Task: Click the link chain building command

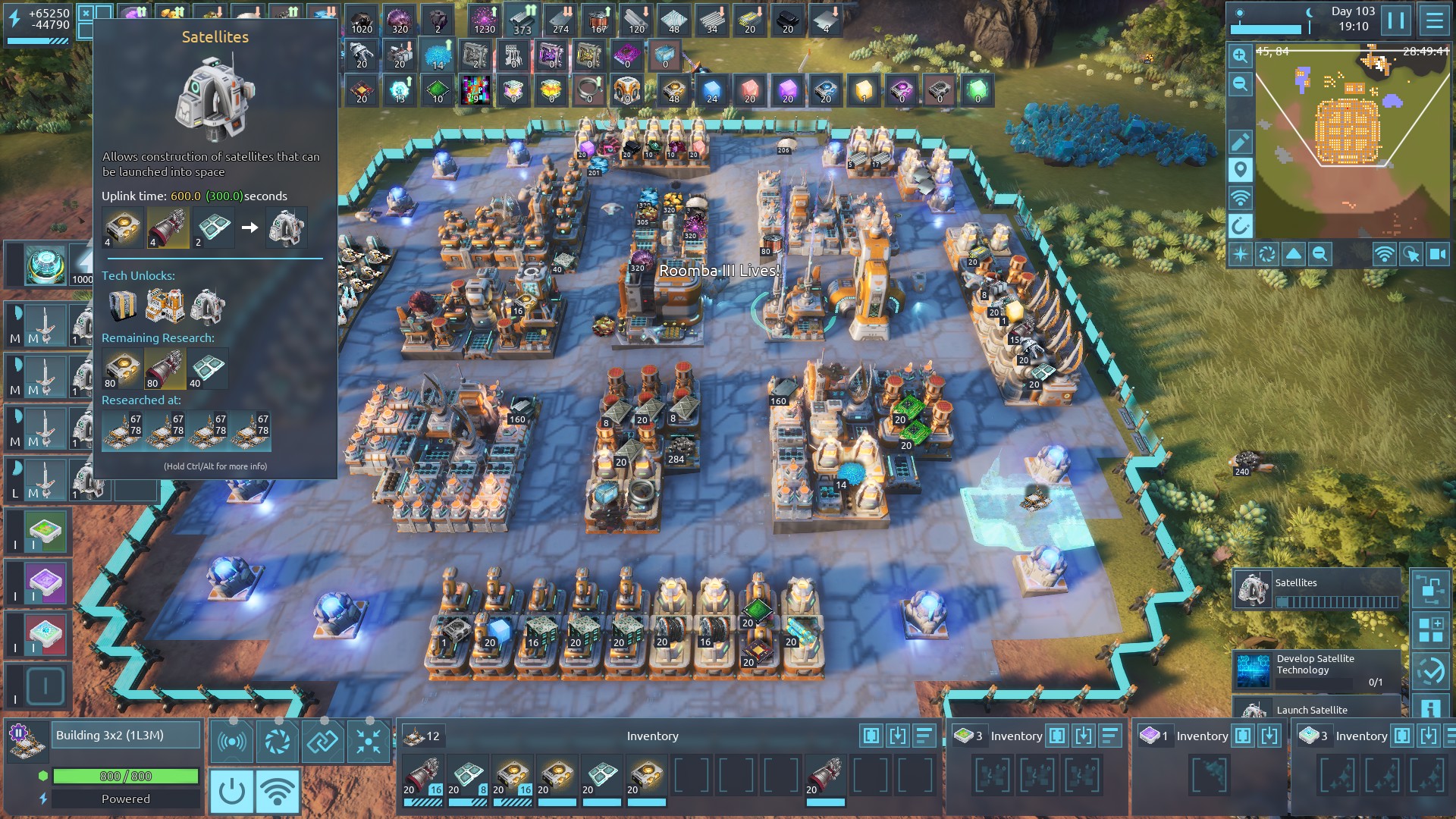Action: pos(322,741)
